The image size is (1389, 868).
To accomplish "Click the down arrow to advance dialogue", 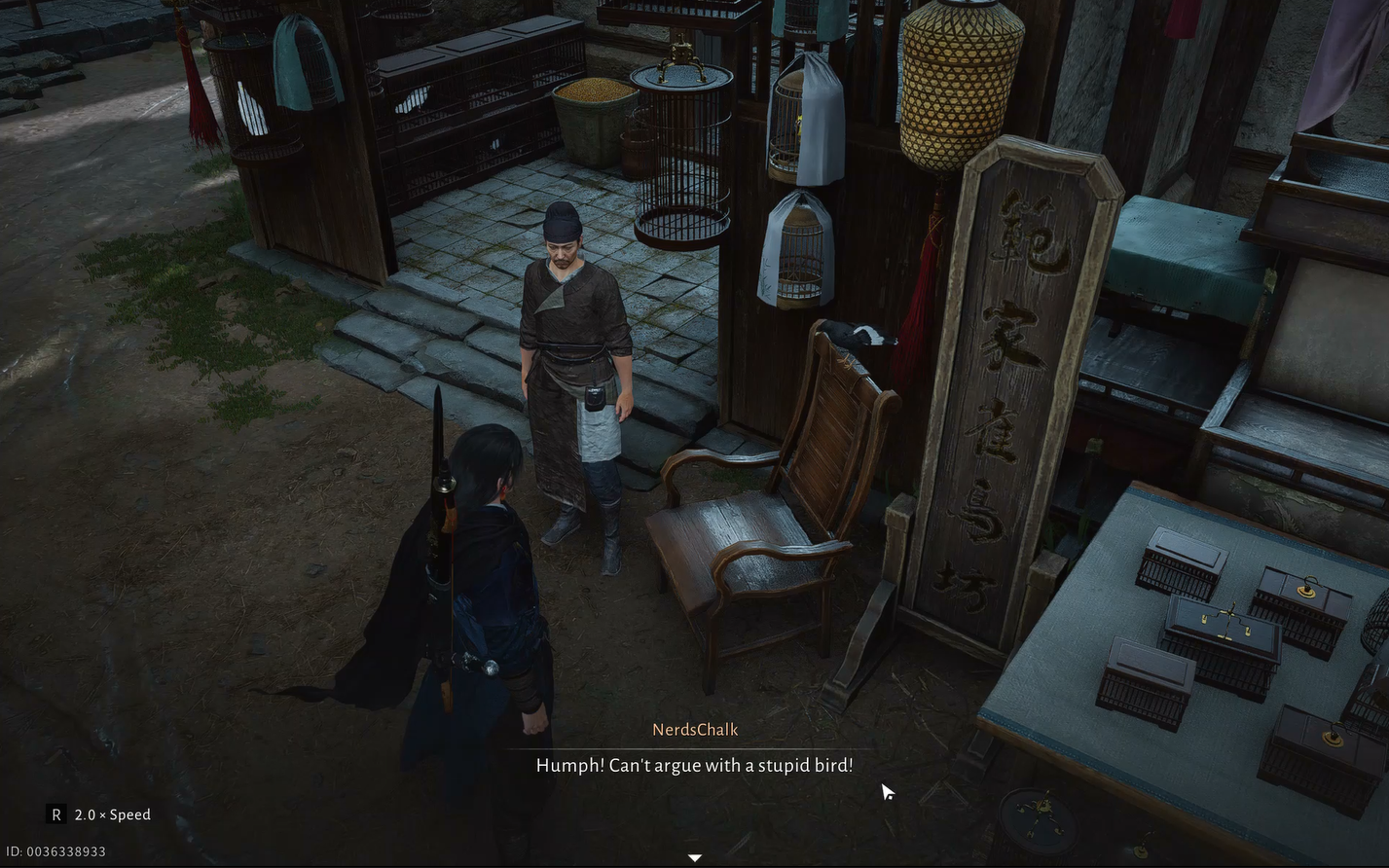I will 695,857.
